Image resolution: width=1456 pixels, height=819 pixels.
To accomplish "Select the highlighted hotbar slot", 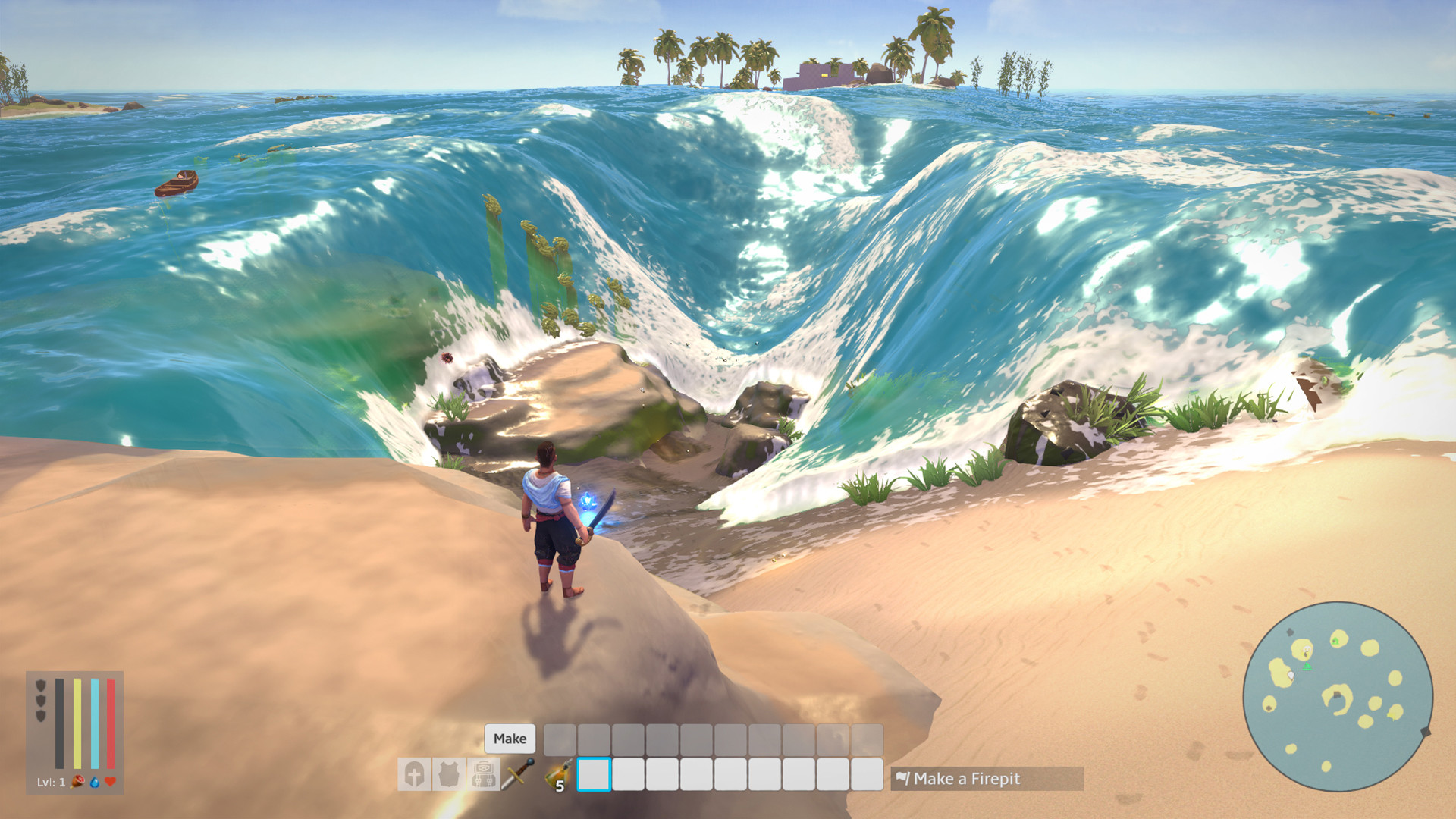I will (593, 776).
